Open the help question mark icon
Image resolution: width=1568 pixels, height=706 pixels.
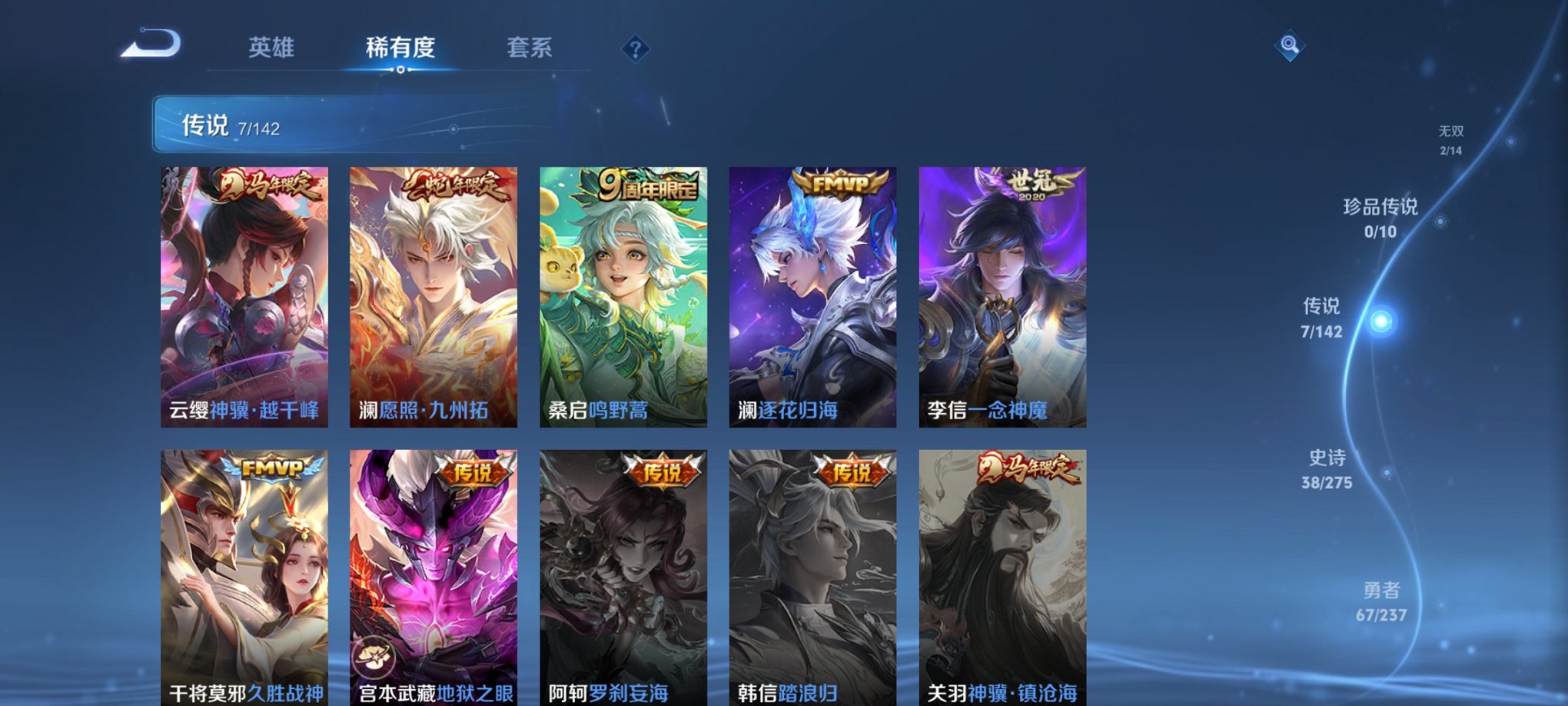click(635, 49)
